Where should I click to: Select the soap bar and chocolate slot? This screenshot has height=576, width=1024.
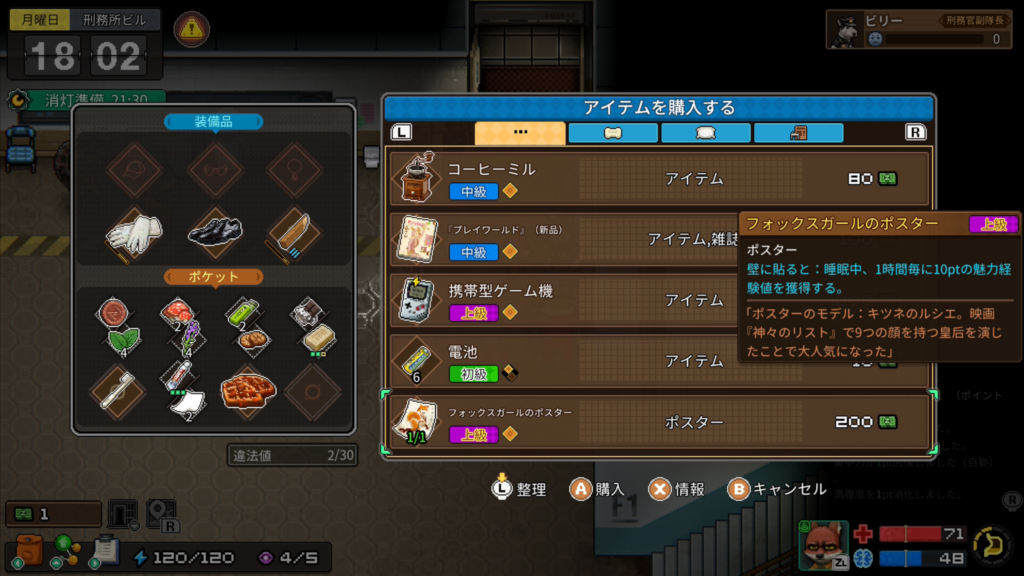coord(311,324)
